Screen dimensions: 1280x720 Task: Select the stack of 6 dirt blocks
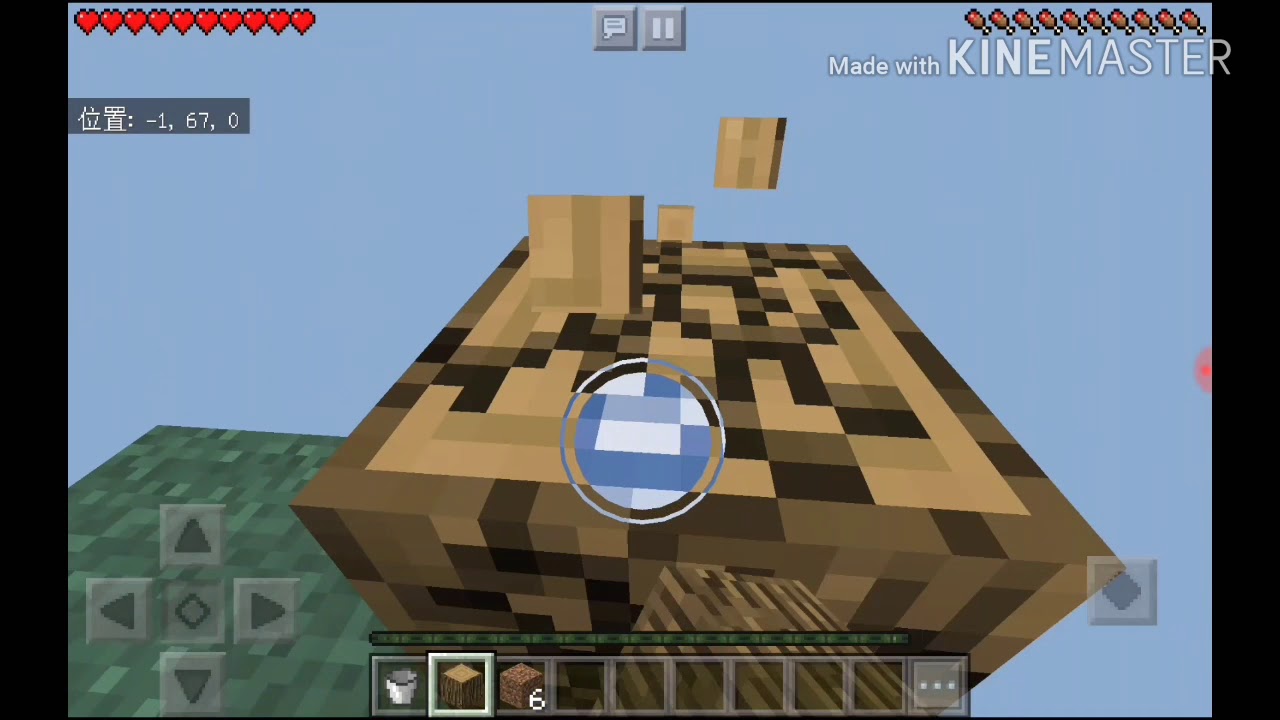click(522, 683)
